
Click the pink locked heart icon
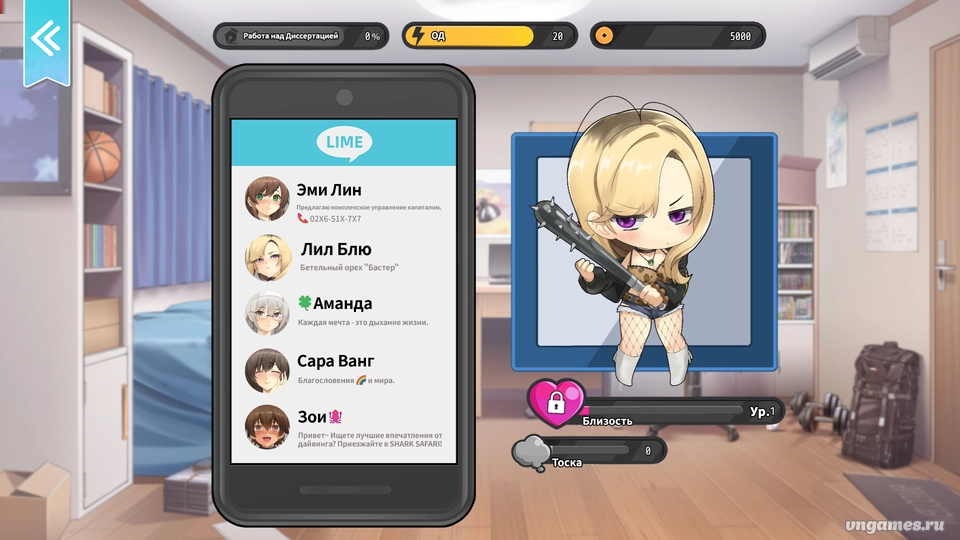[556, 402]
